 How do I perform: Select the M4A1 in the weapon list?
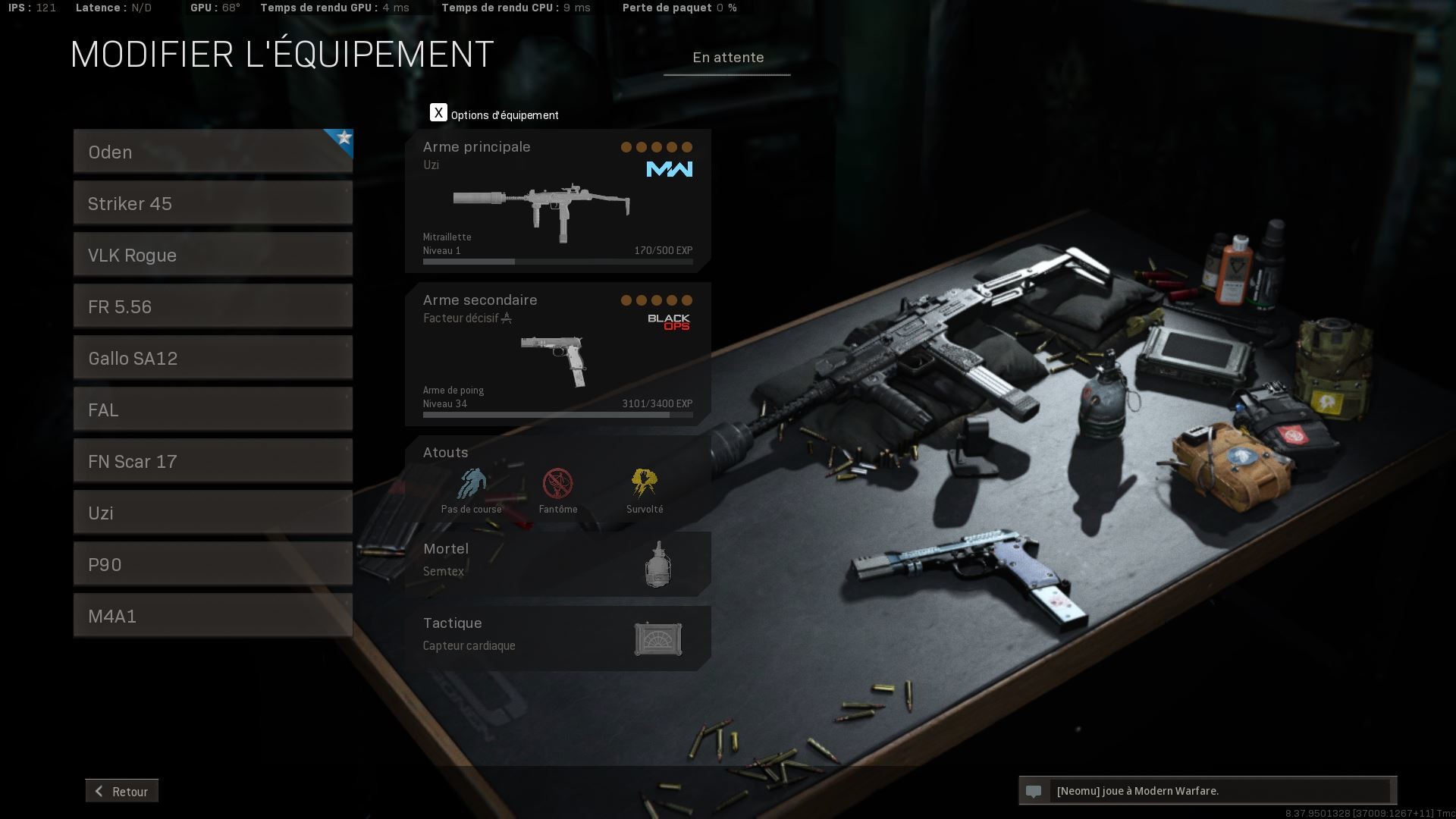212,616
